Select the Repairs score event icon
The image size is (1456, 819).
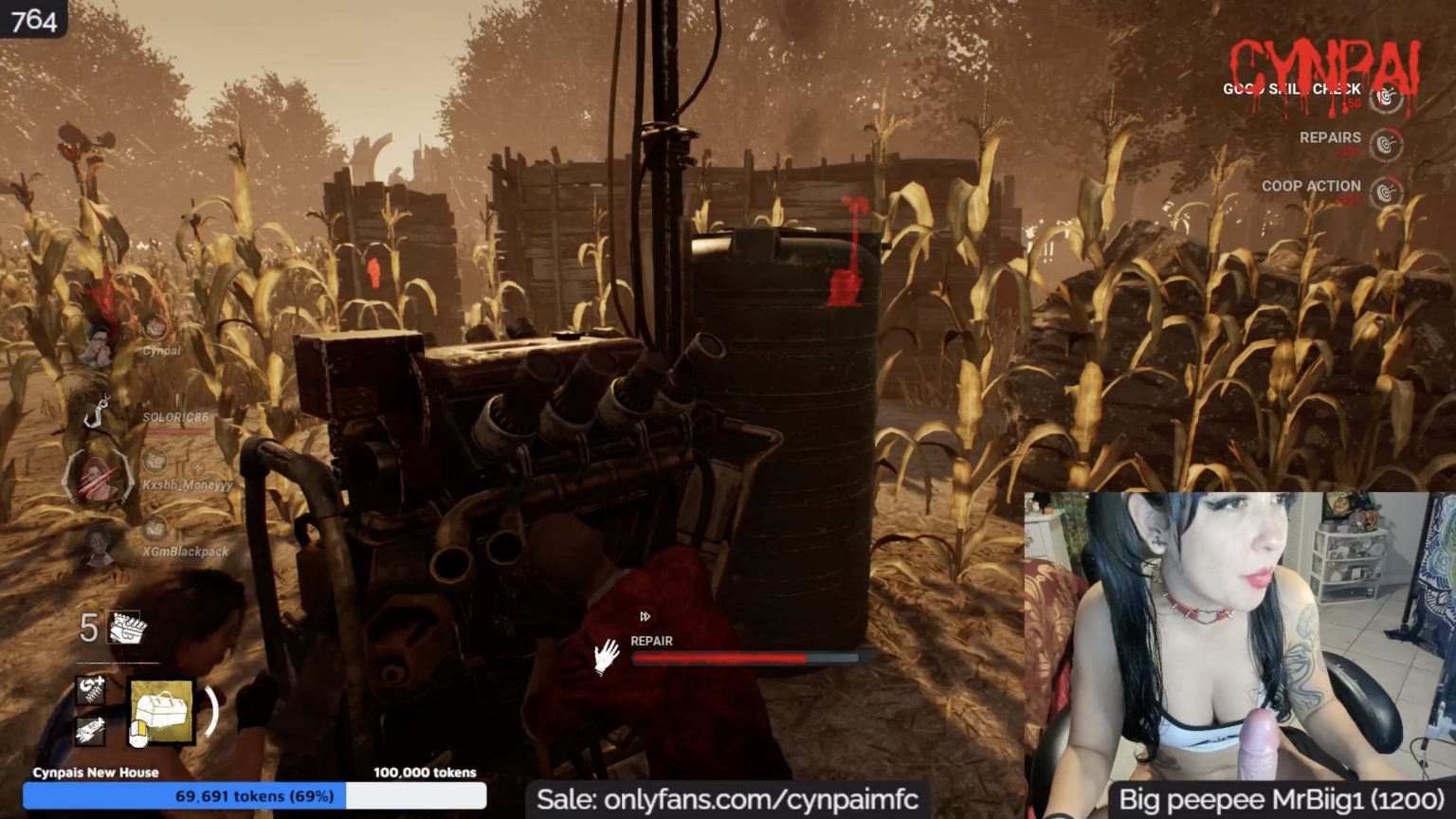tap(1386, 144)
